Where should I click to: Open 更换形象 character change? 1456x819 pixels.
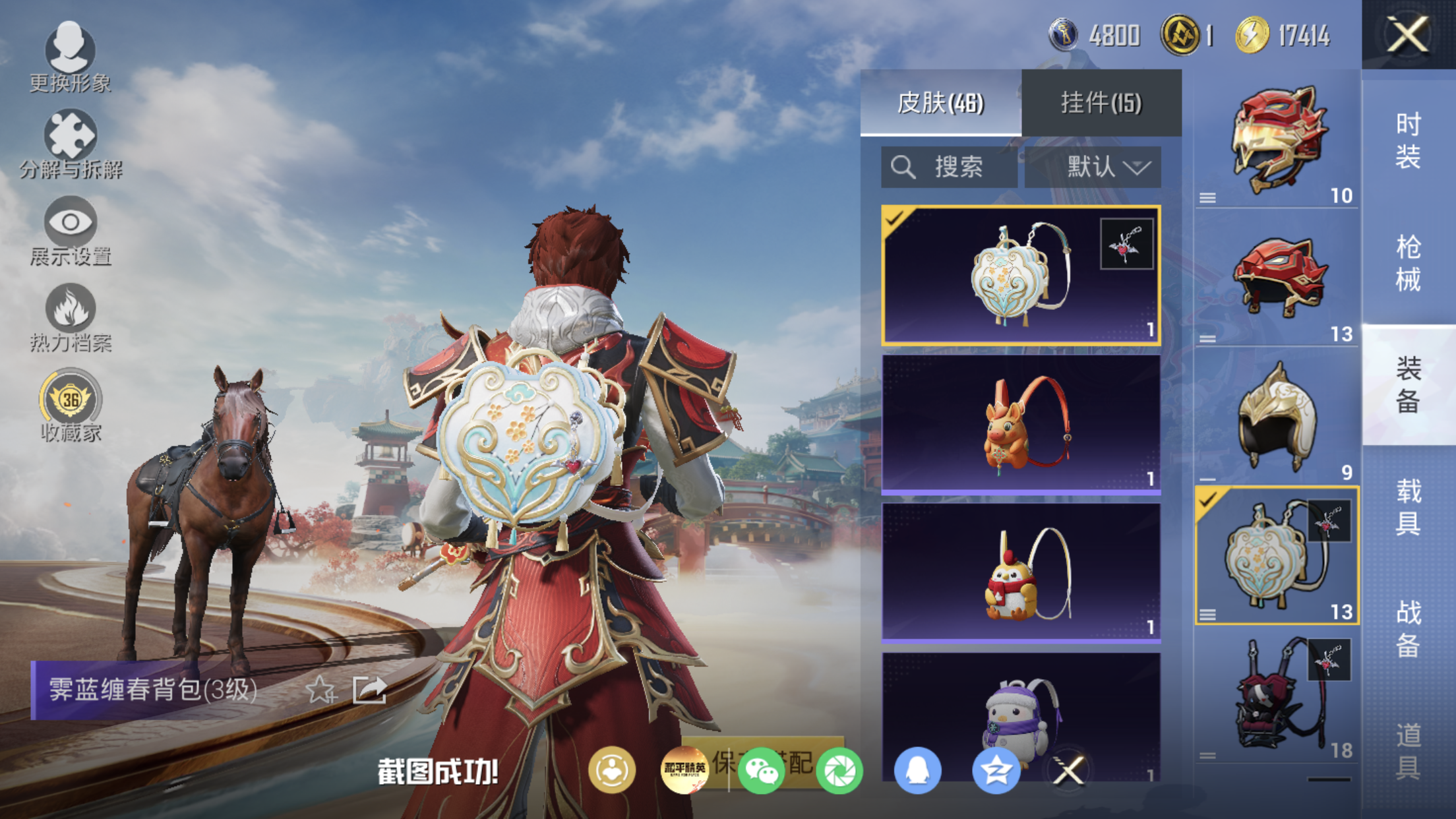coord(70,56)
